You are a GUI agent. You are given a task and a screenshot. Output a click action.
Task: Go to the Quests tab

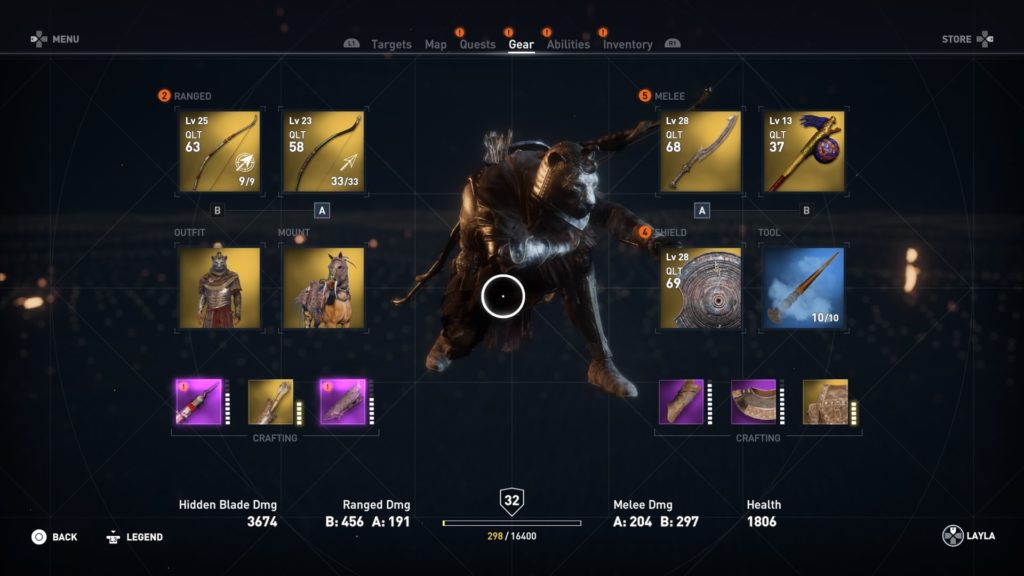click(477, 44)
